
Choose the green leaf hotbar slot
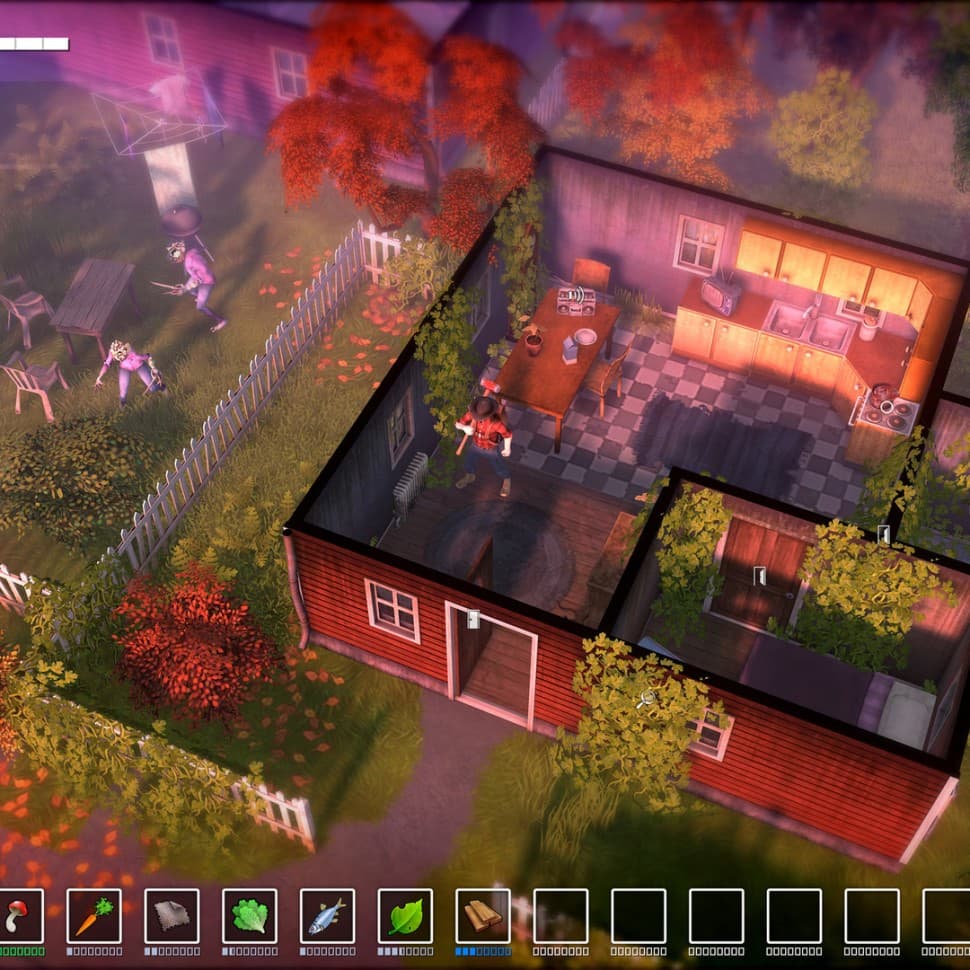(x=405, y=915)
